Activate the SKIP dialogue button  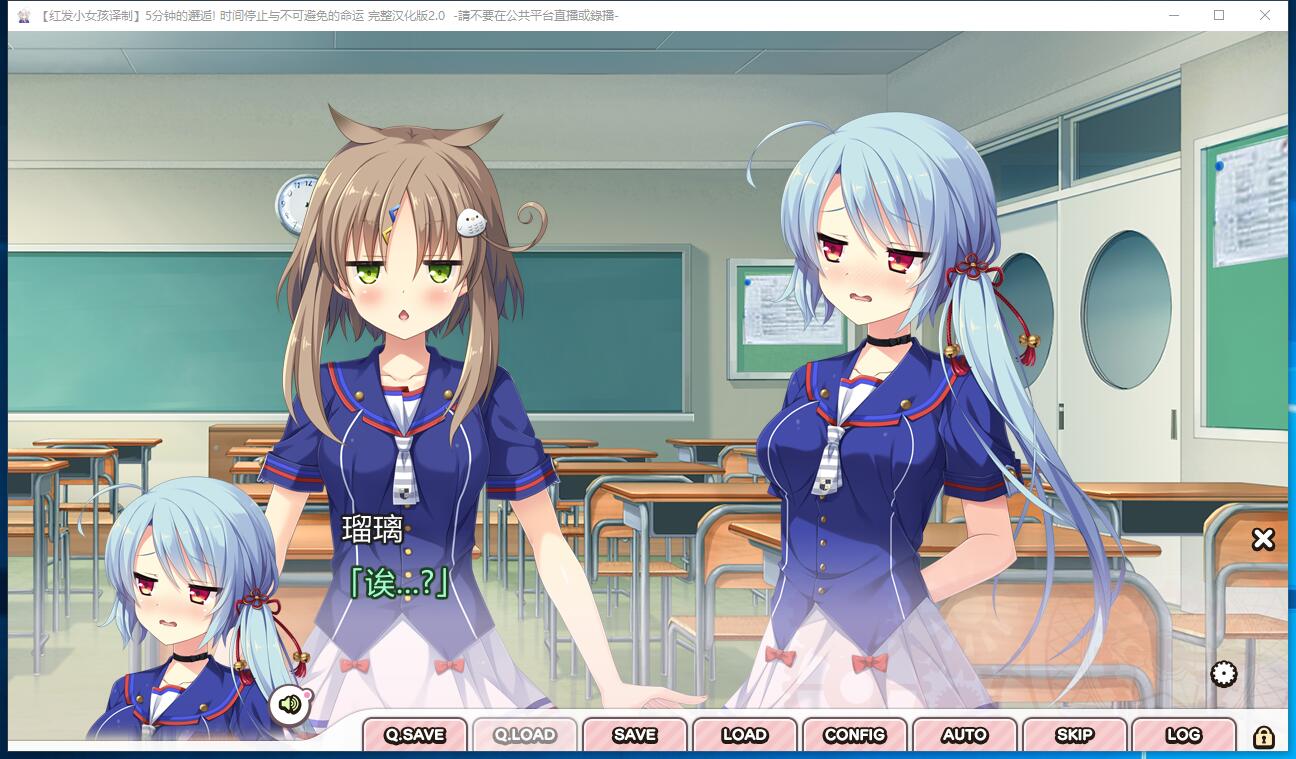click(1075, 735)
